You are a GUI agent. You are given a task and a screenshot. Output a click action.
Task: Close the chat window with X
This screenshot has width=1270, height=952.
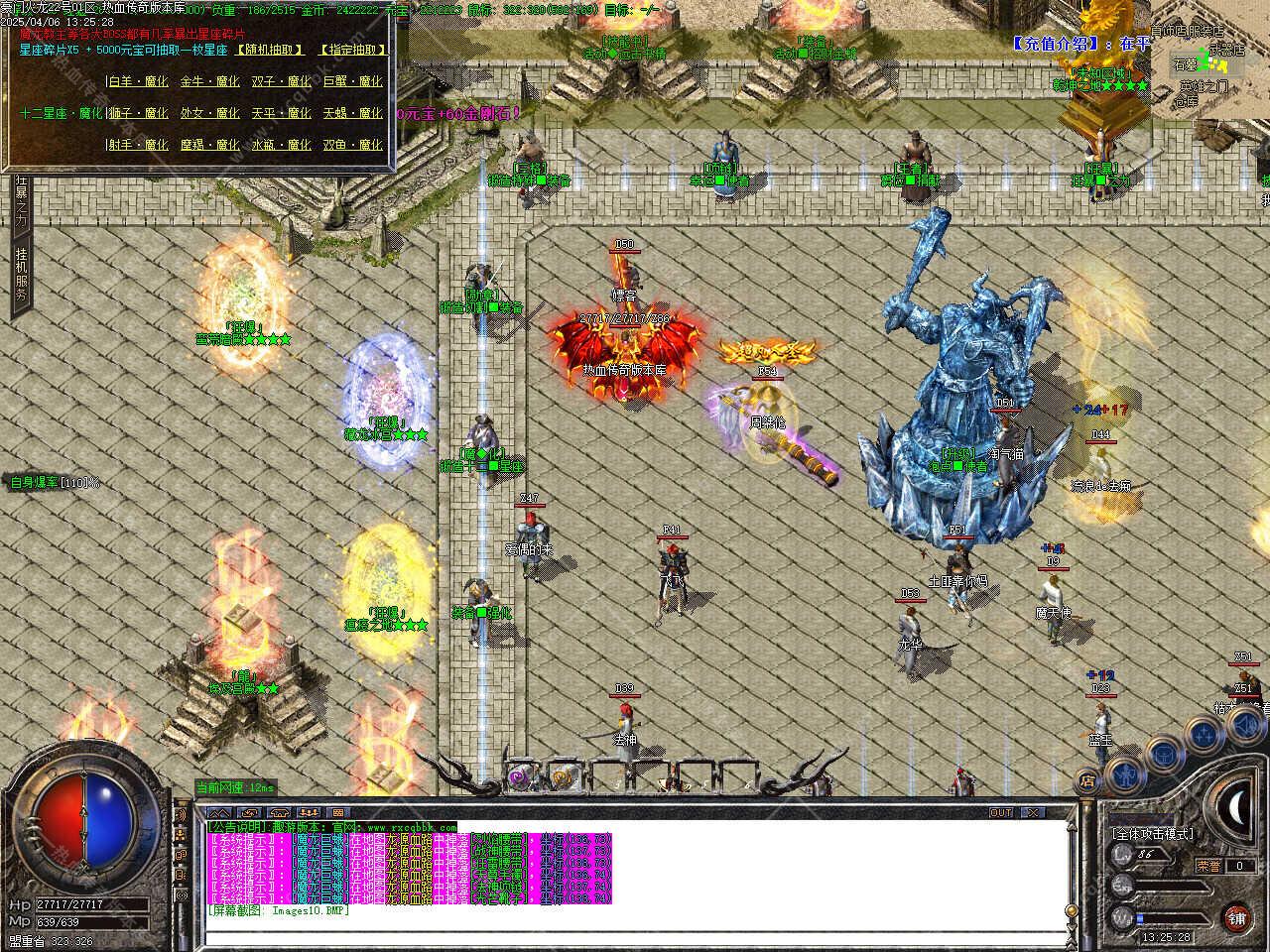(1033, 813)
